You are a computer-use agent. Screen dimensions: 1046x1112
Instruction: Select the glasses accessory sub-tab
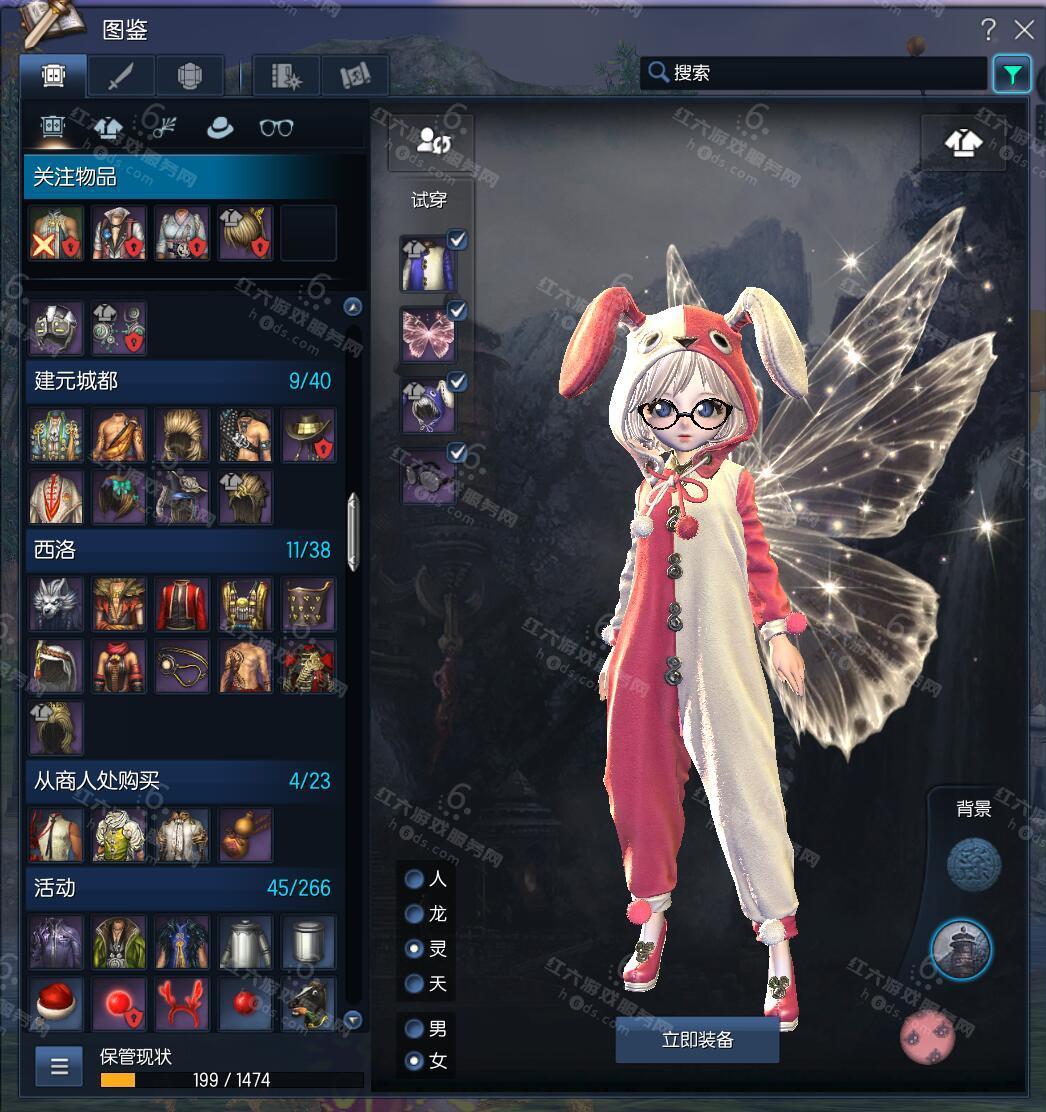pos(276,128)
